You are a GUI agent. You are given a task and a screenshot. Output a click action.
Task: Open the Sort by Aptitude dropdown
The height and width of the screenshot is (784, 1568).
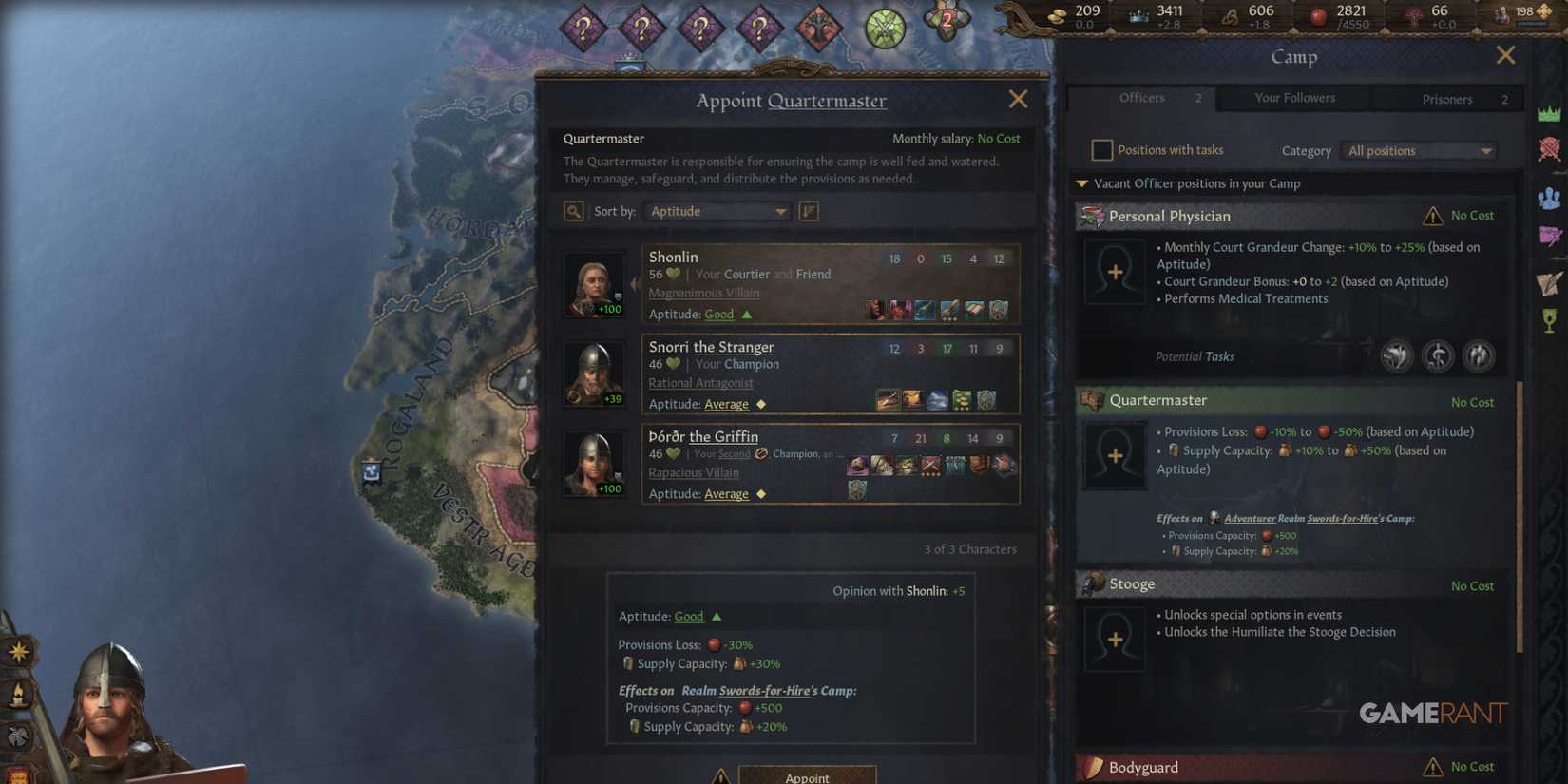[717, 211]
